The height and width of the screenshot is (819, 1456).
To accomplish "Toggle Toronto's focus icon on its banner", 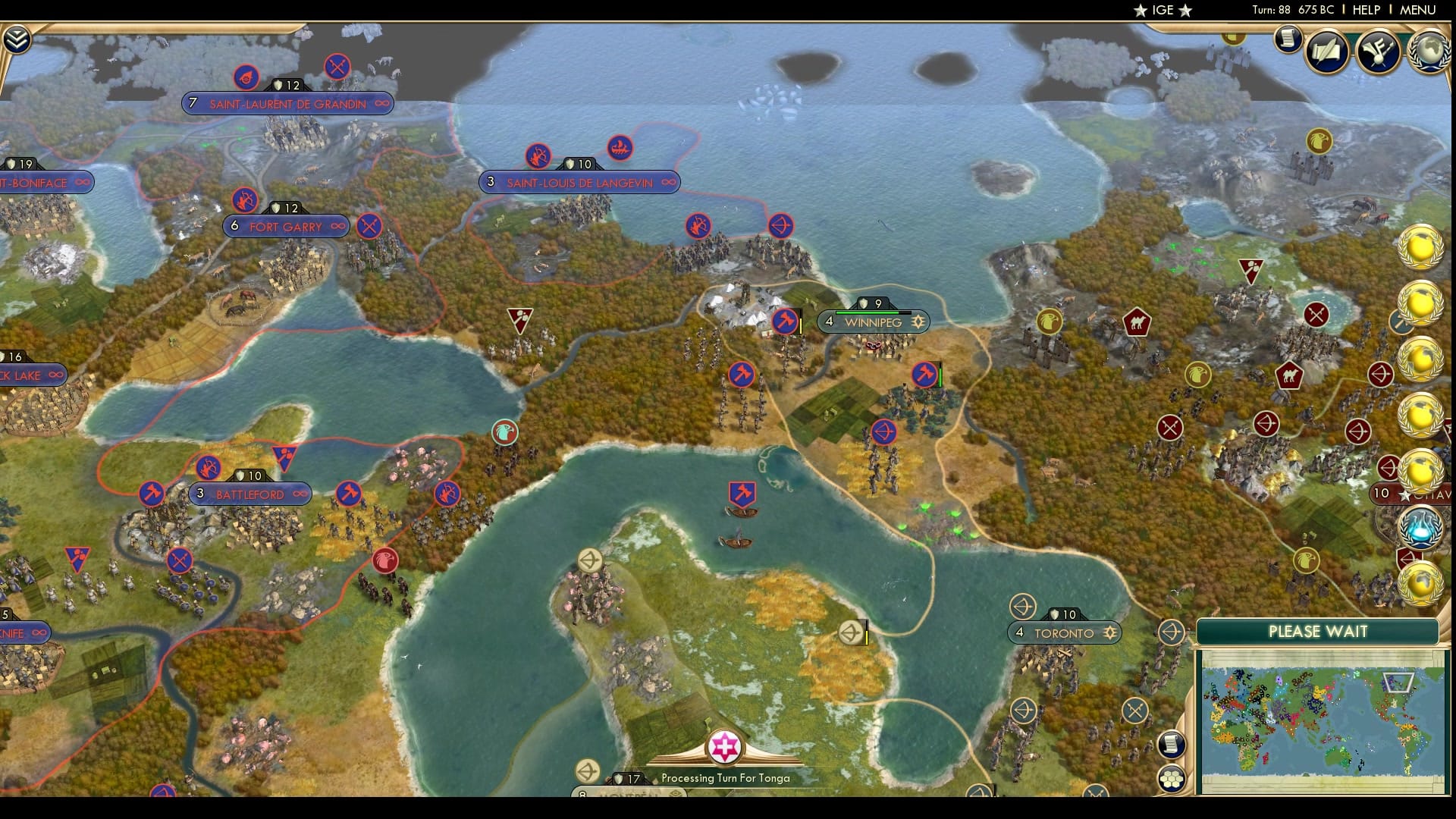I will point(1109,632).
